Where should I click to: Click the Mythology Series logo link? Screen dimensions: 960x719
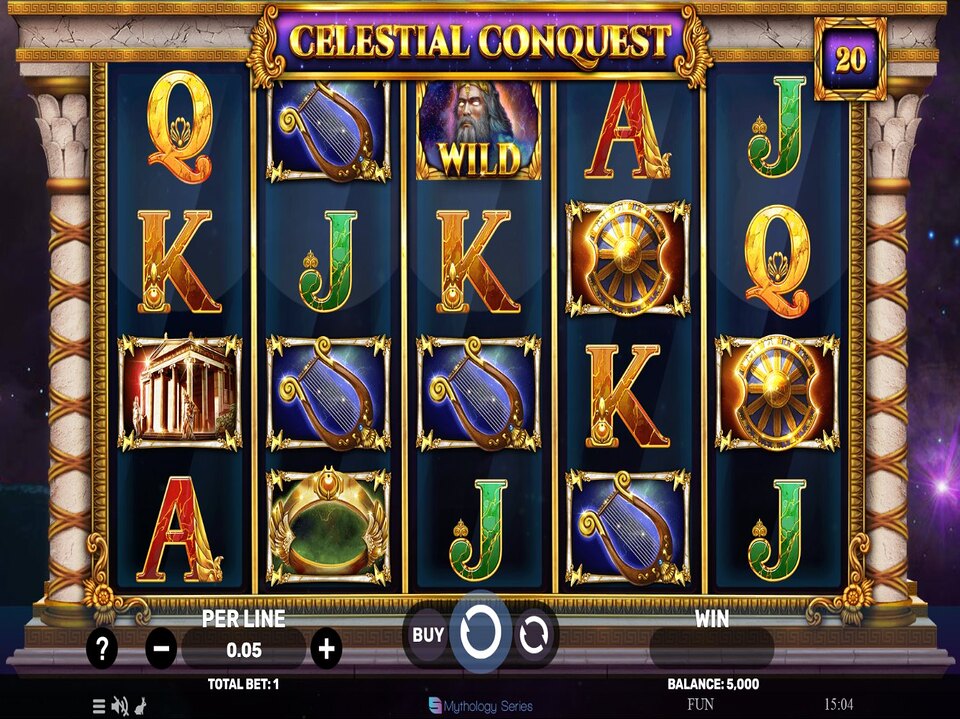pos(480,706)
